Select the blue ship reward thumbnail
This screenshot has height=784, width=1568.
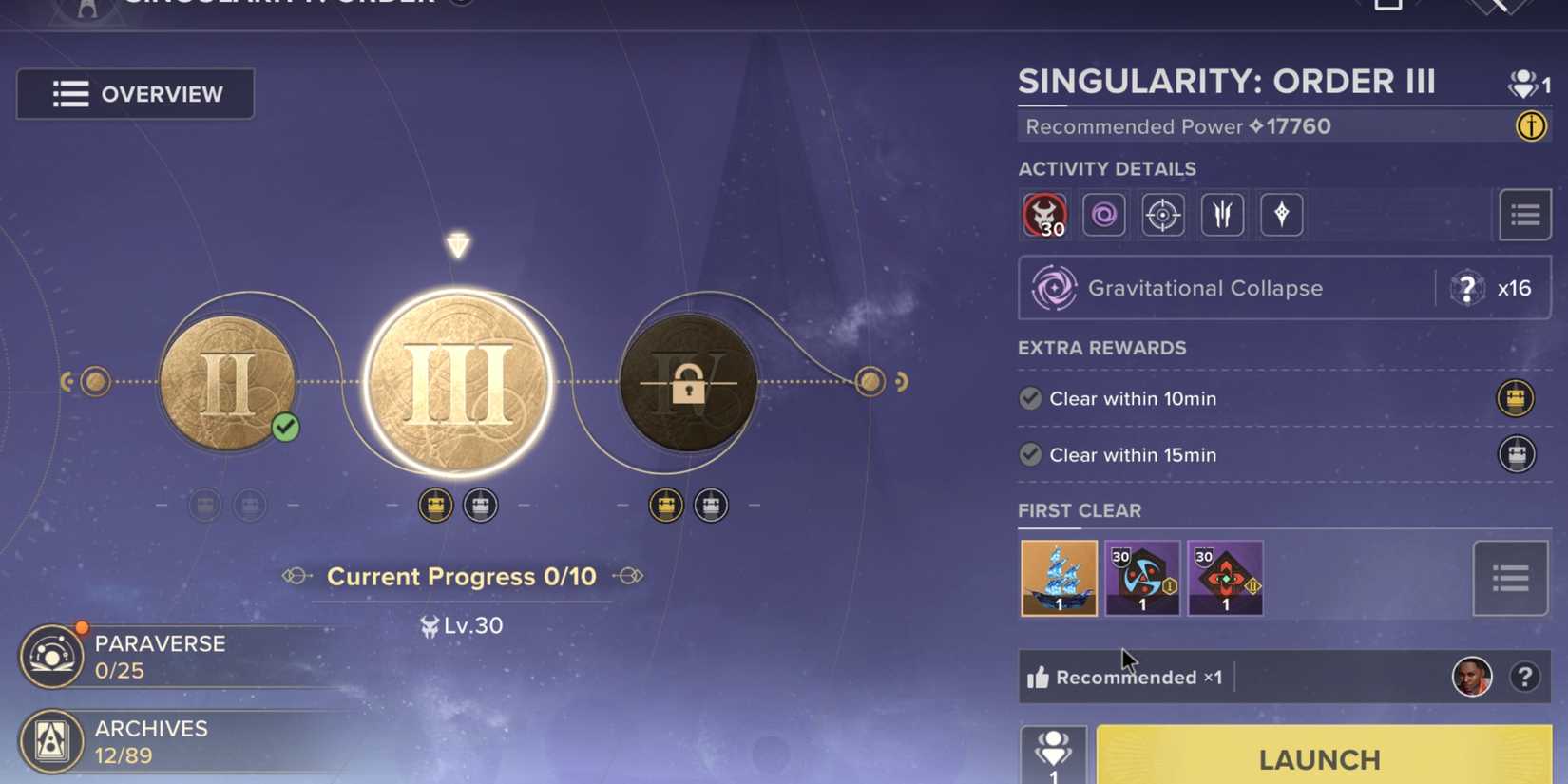pos(1058,577)
